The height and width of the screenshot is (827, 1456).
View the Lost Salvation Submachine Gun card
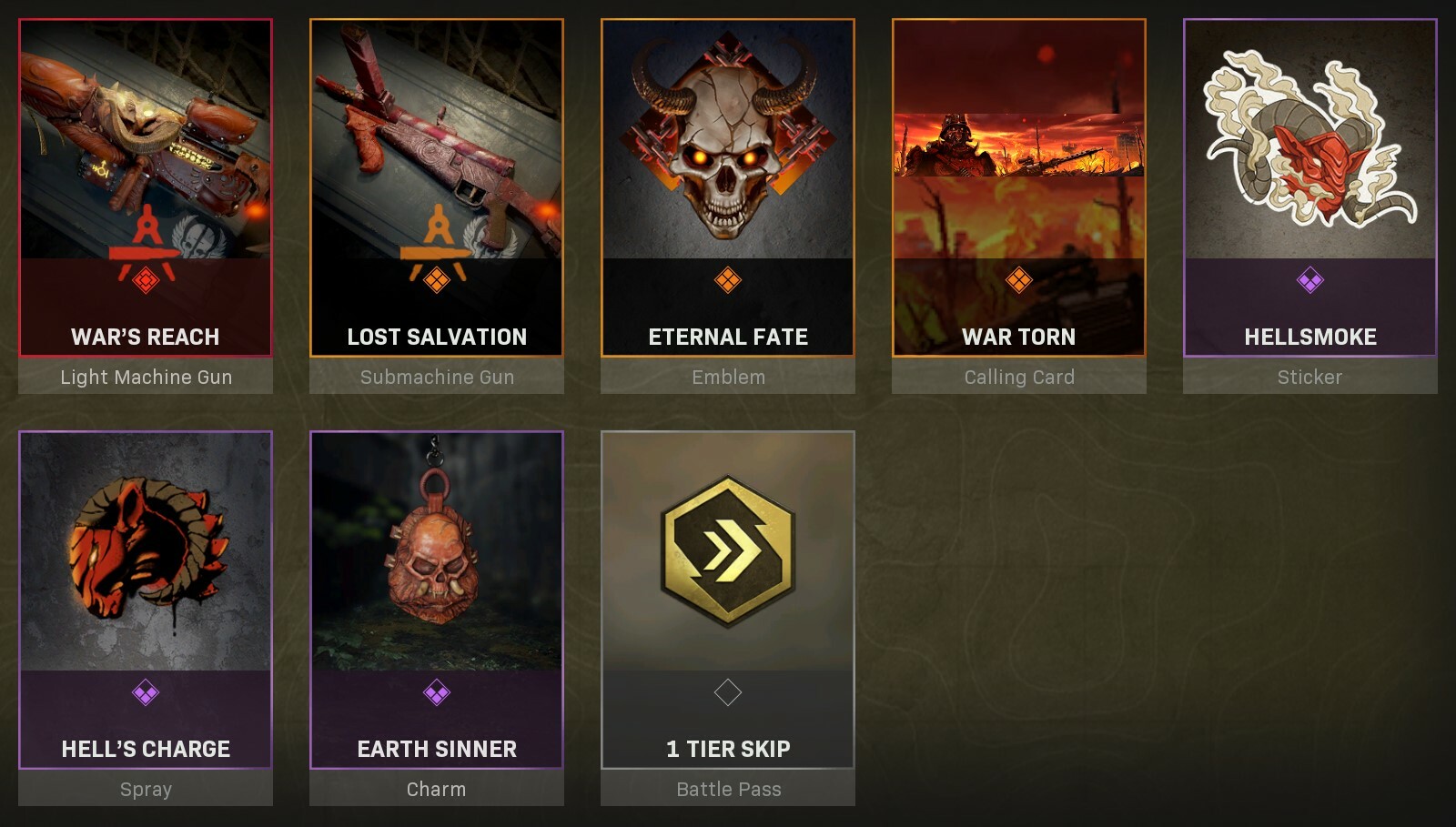(x=437, y=182)
